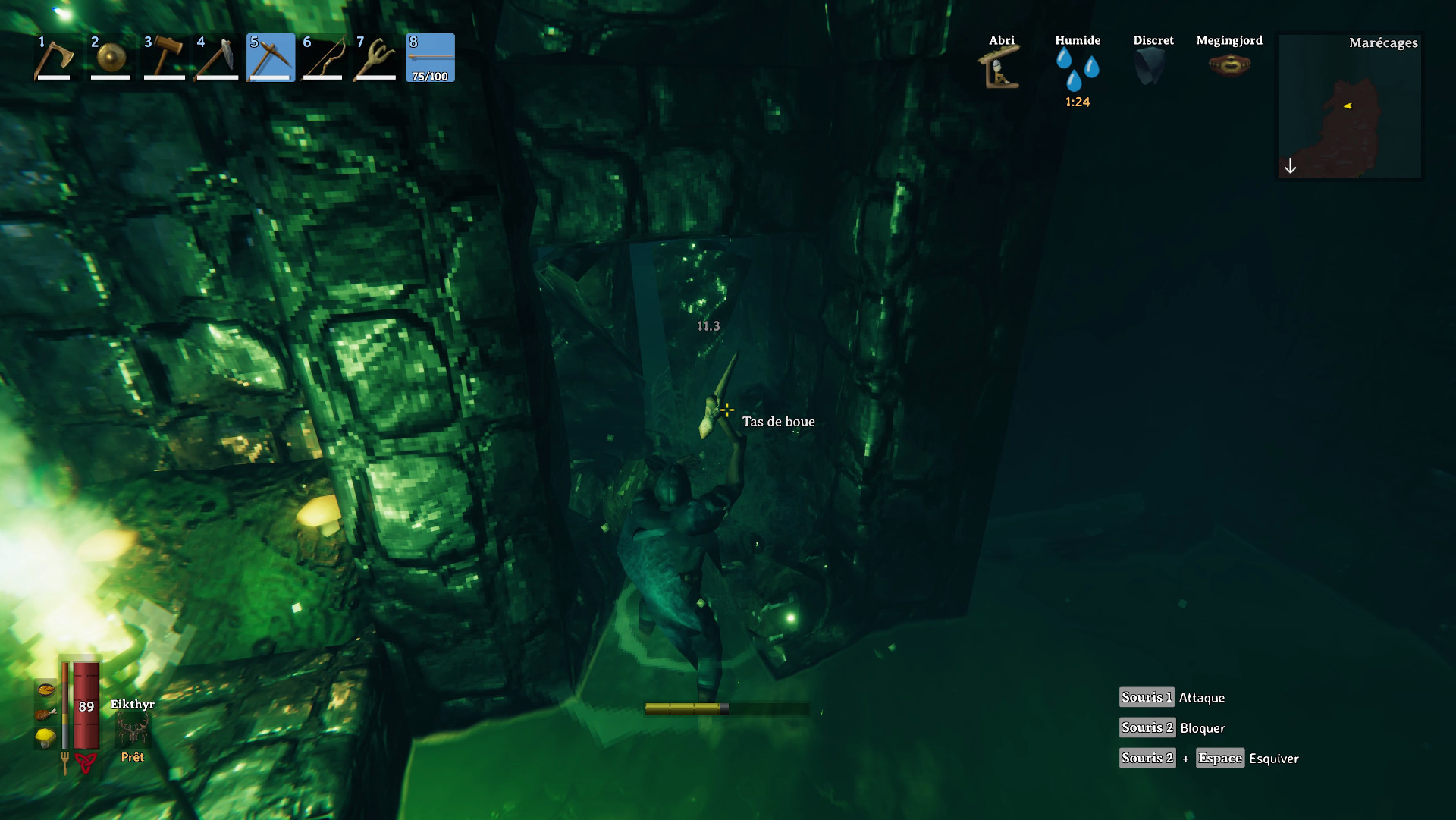The image size is (1456, 820).
Task: Click the soup food slot icon
Action: (47, 691)
